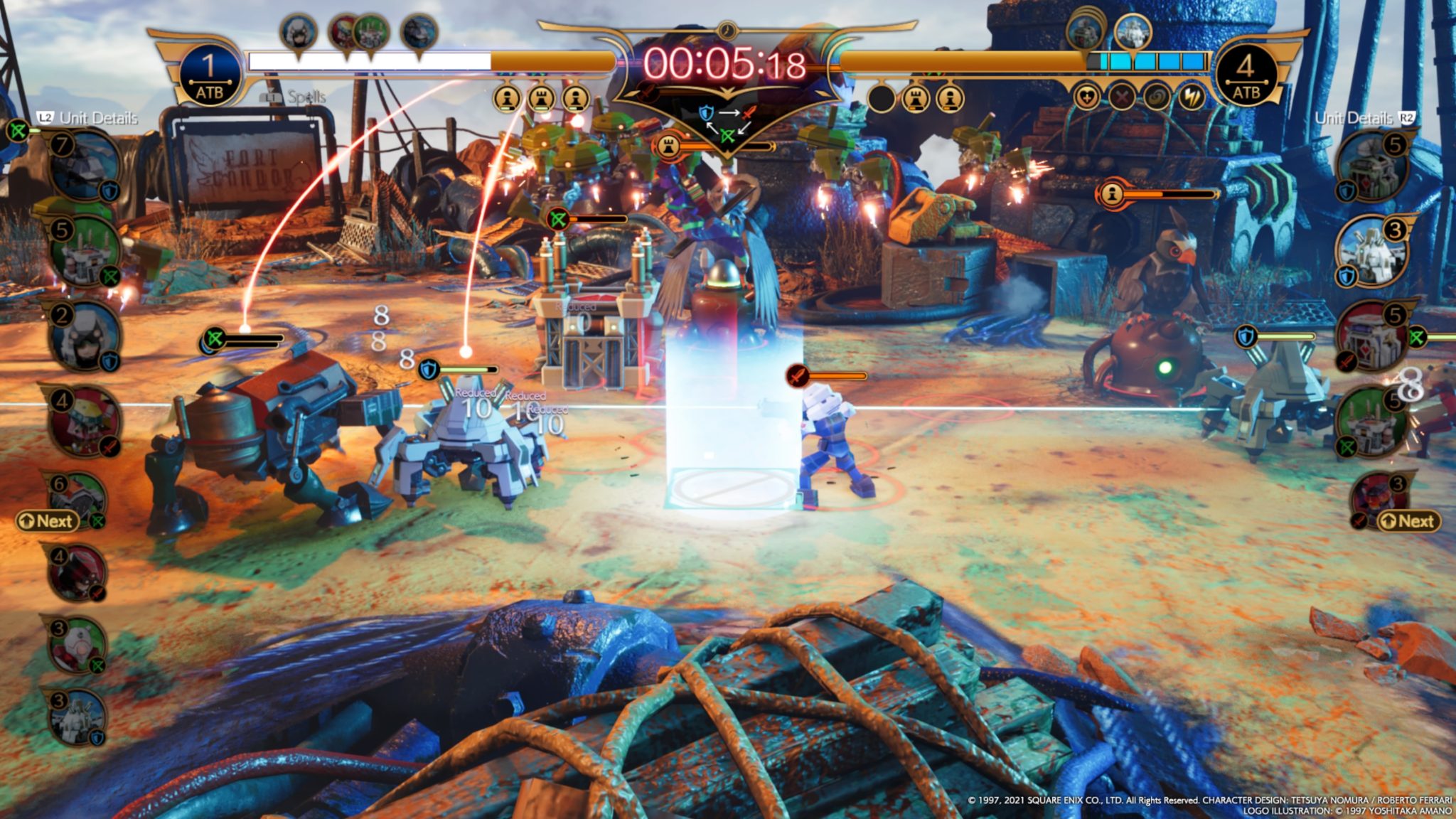Select the cost-7 blue defense unit card
Screen dimensions: 1456x819
84,167
